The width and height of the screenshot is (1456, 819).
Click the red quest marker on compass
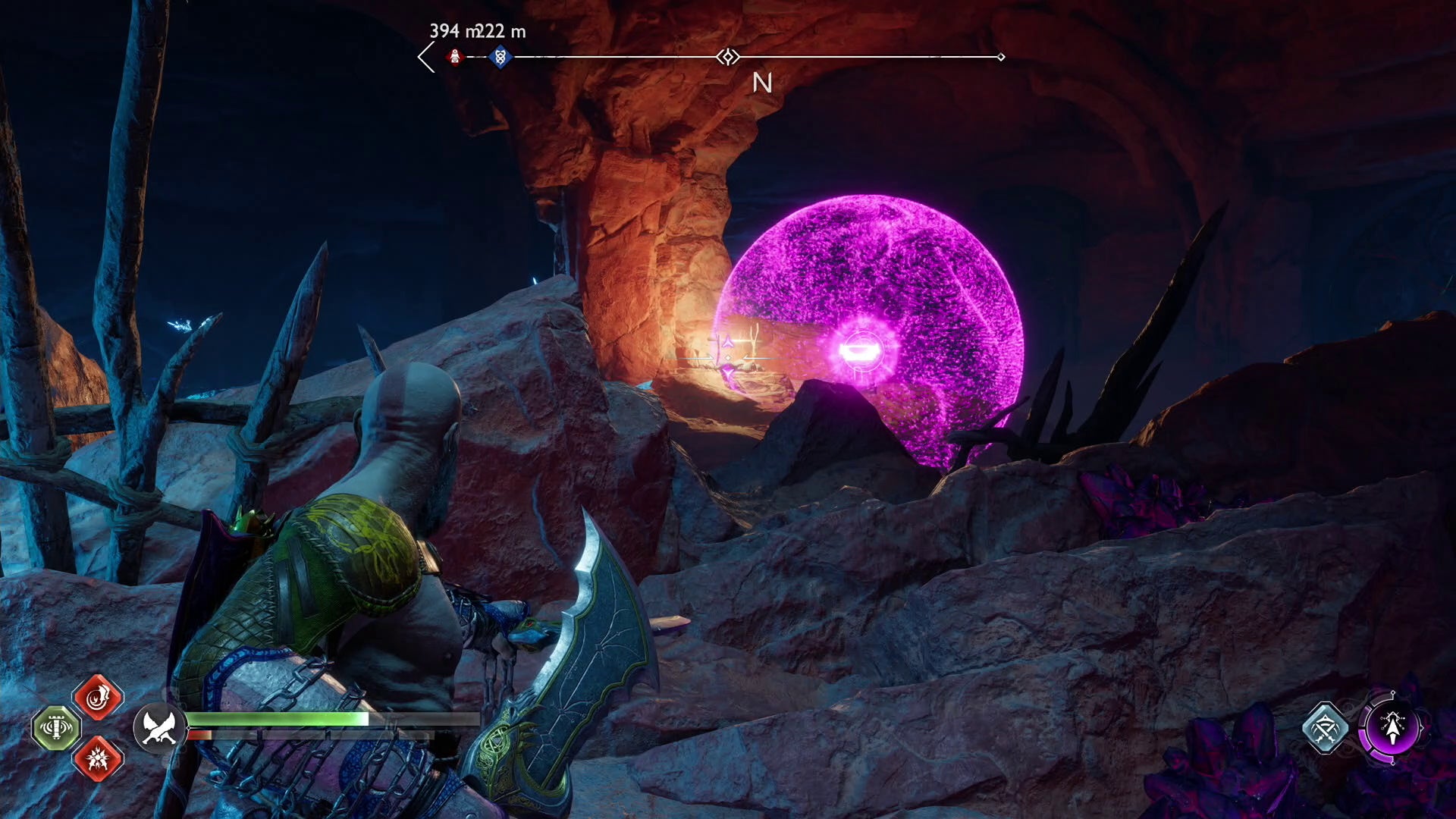(x=455, y=57)
